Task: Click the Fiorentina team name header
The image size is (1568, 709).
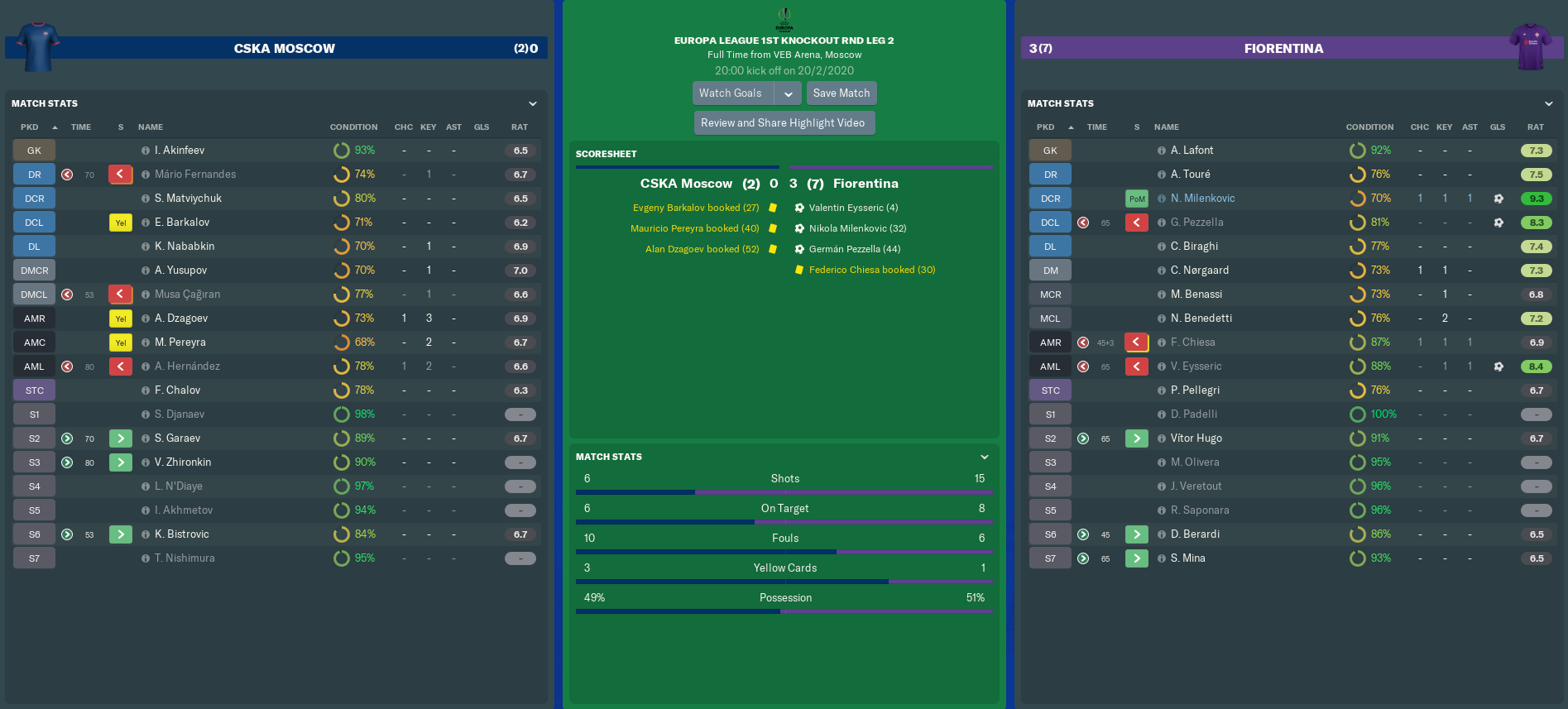Action: 1283,49
